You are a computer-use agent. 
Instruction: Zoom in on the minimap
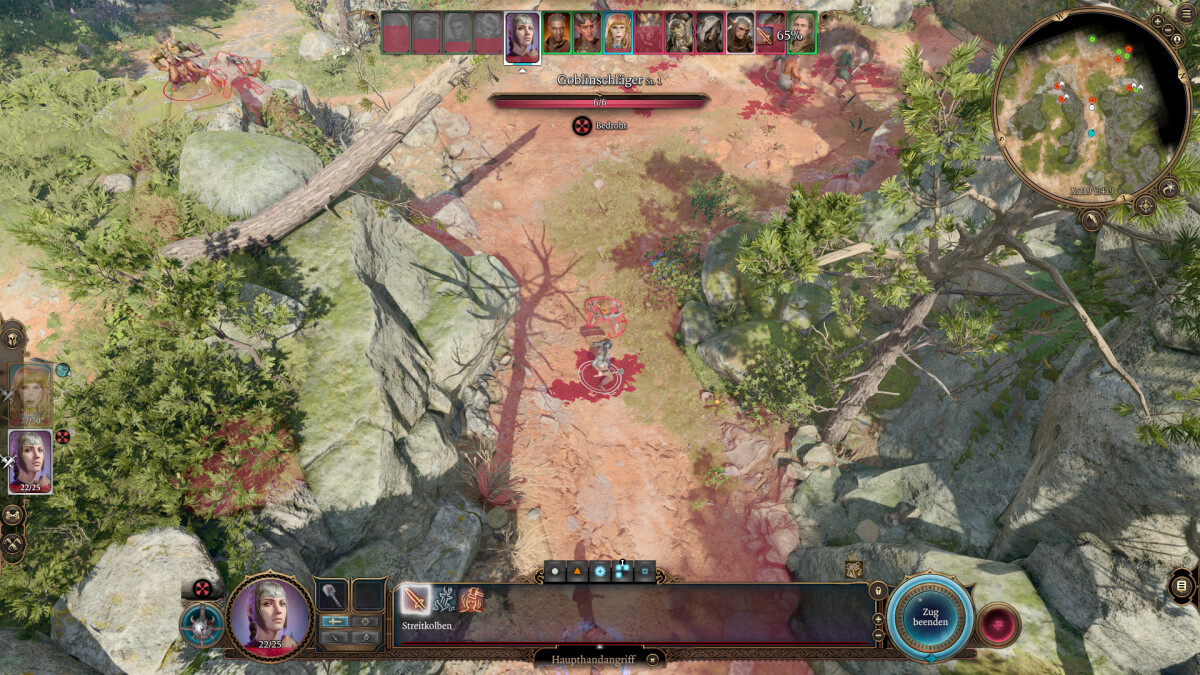(x=1157, y=20)
